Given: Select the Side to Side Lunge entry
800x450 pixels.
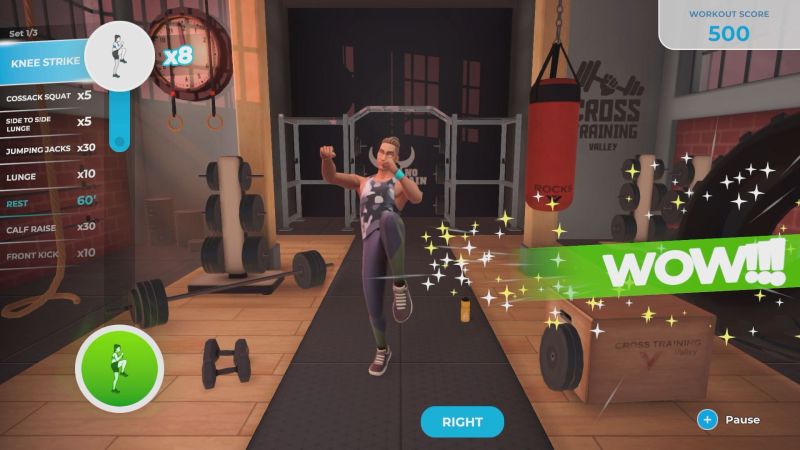Looking at the screenshot, I should pyautogui.click(x=50, y=121).
